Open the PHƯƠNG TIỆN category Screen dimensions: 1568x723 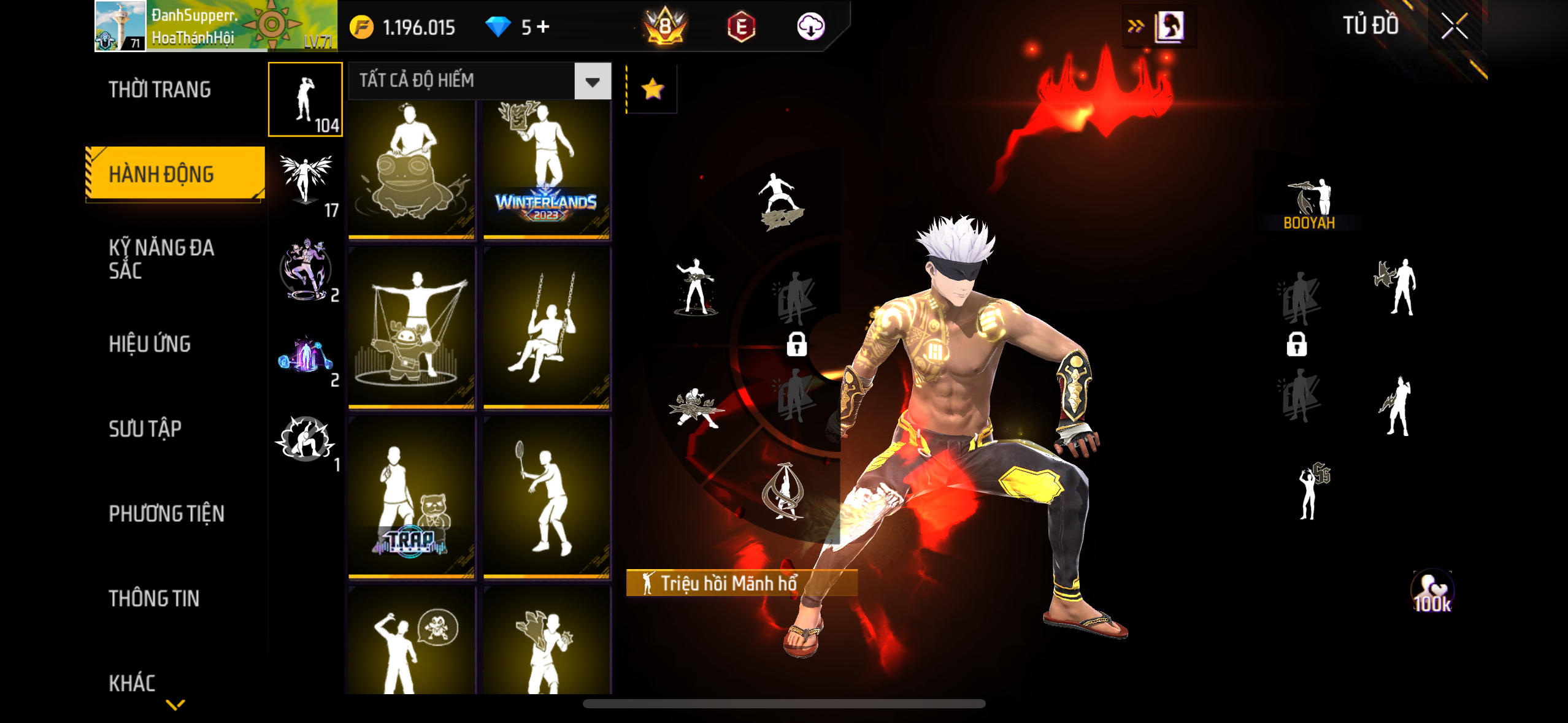[166, 513]
